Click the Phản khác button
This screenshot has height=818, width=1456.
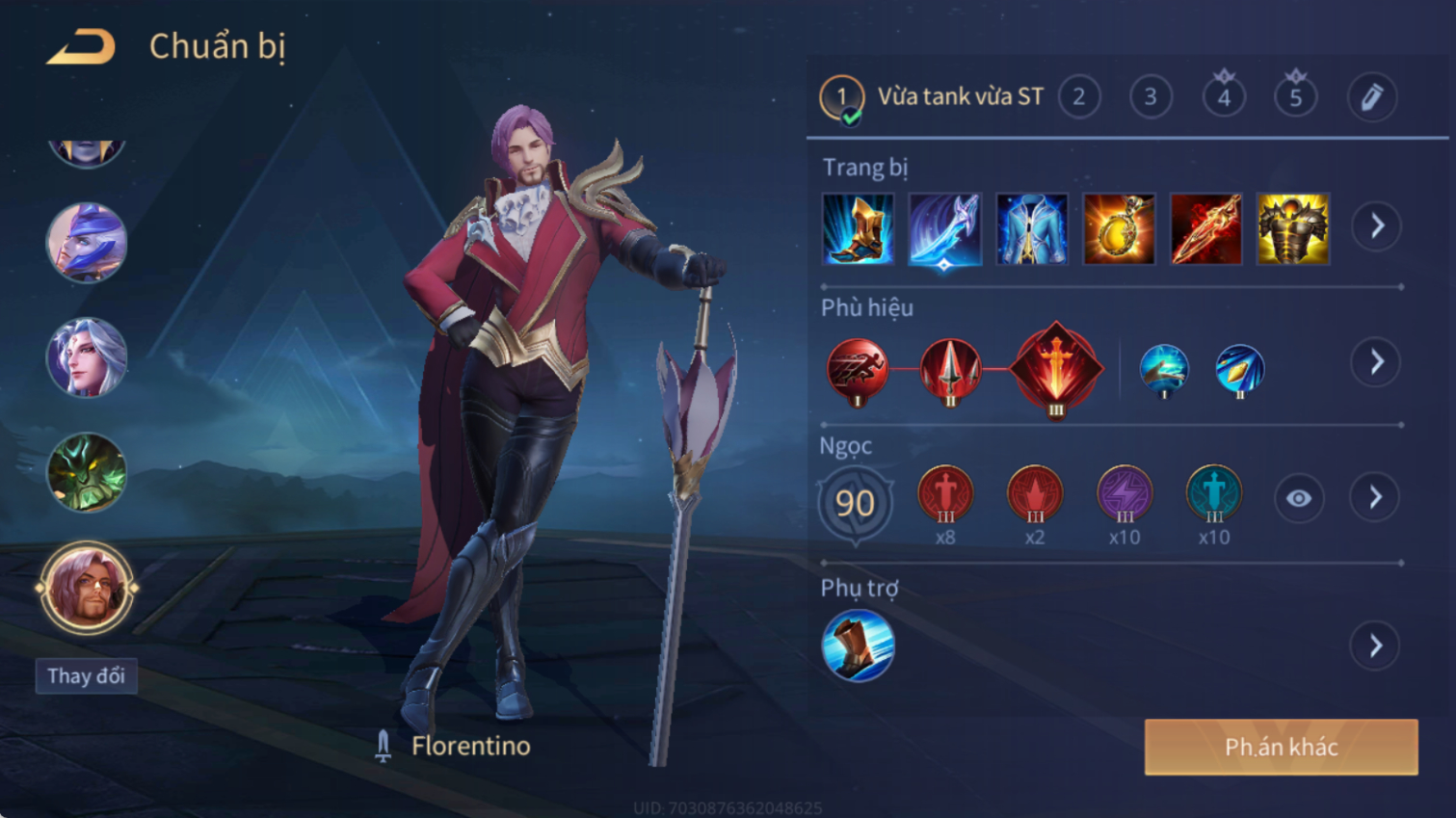click(1281, 747)
